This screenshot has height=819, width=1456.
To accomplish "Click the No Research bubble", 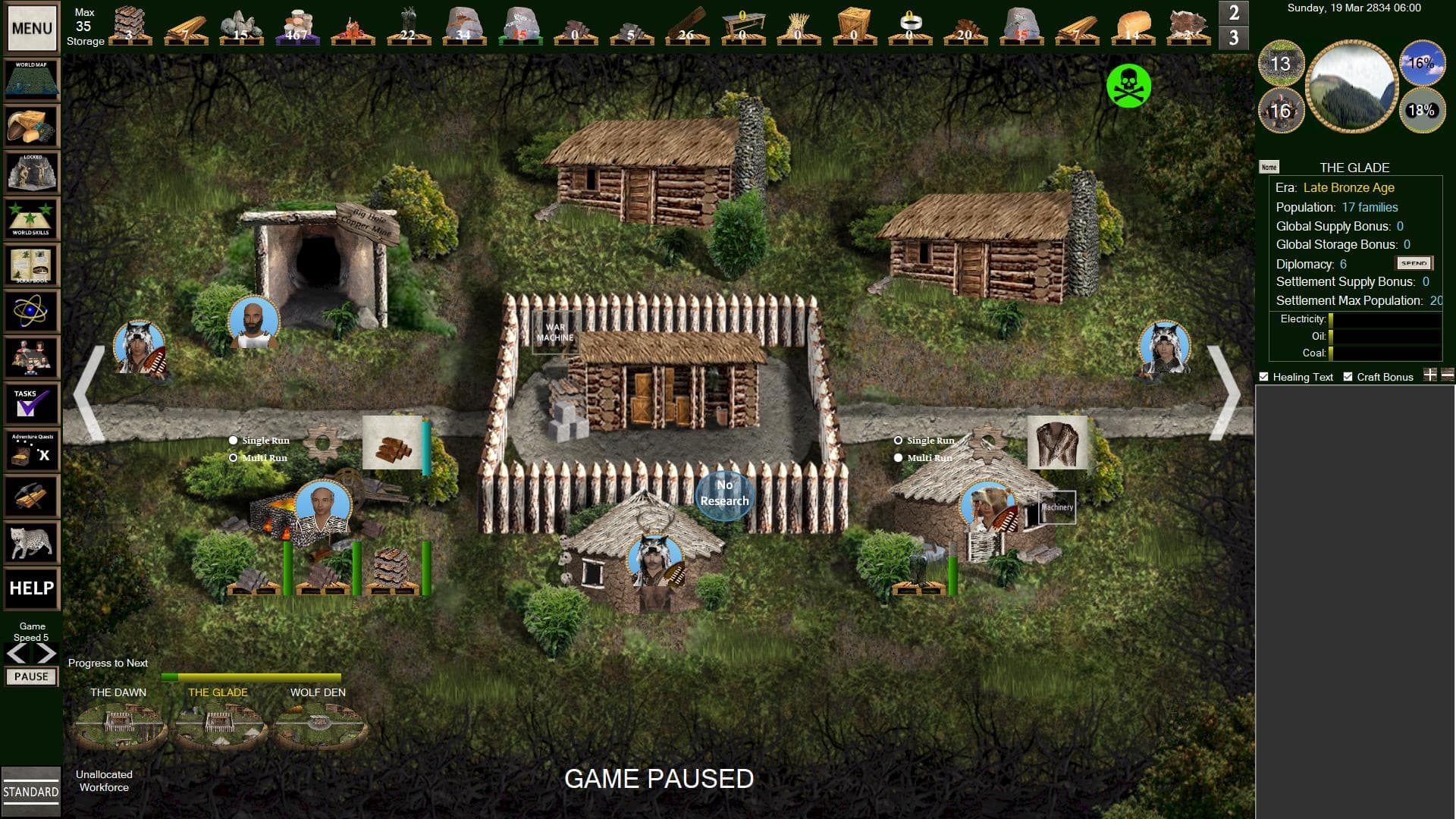I will [x=724, y=494].
